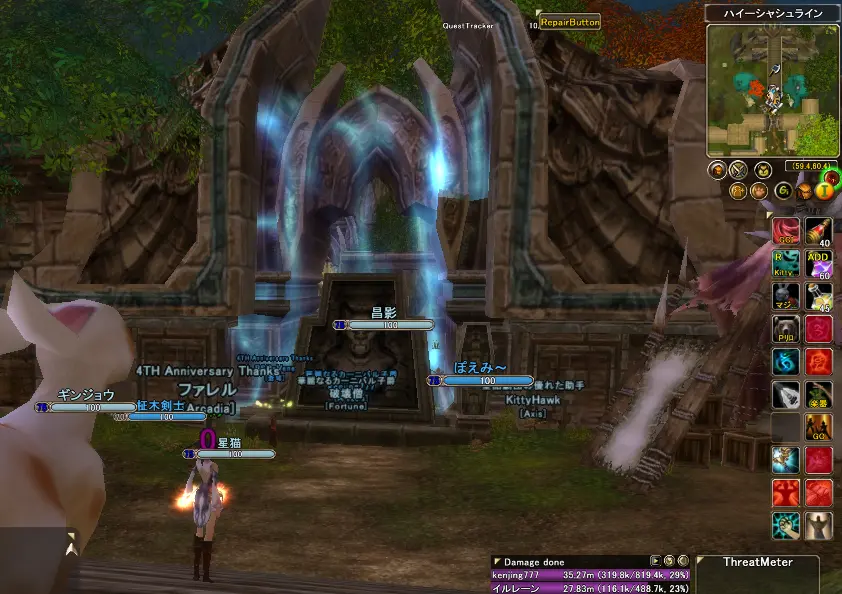842x594 pixels.
Task: Use the potion flask slot with count 45
Action: [x=819, y=297]
